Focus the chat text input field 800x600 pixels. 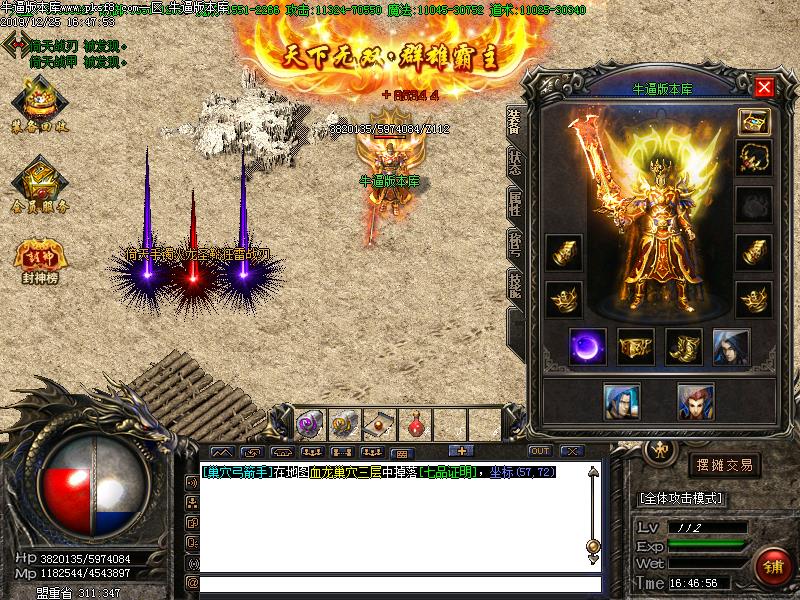coord(400,582)
